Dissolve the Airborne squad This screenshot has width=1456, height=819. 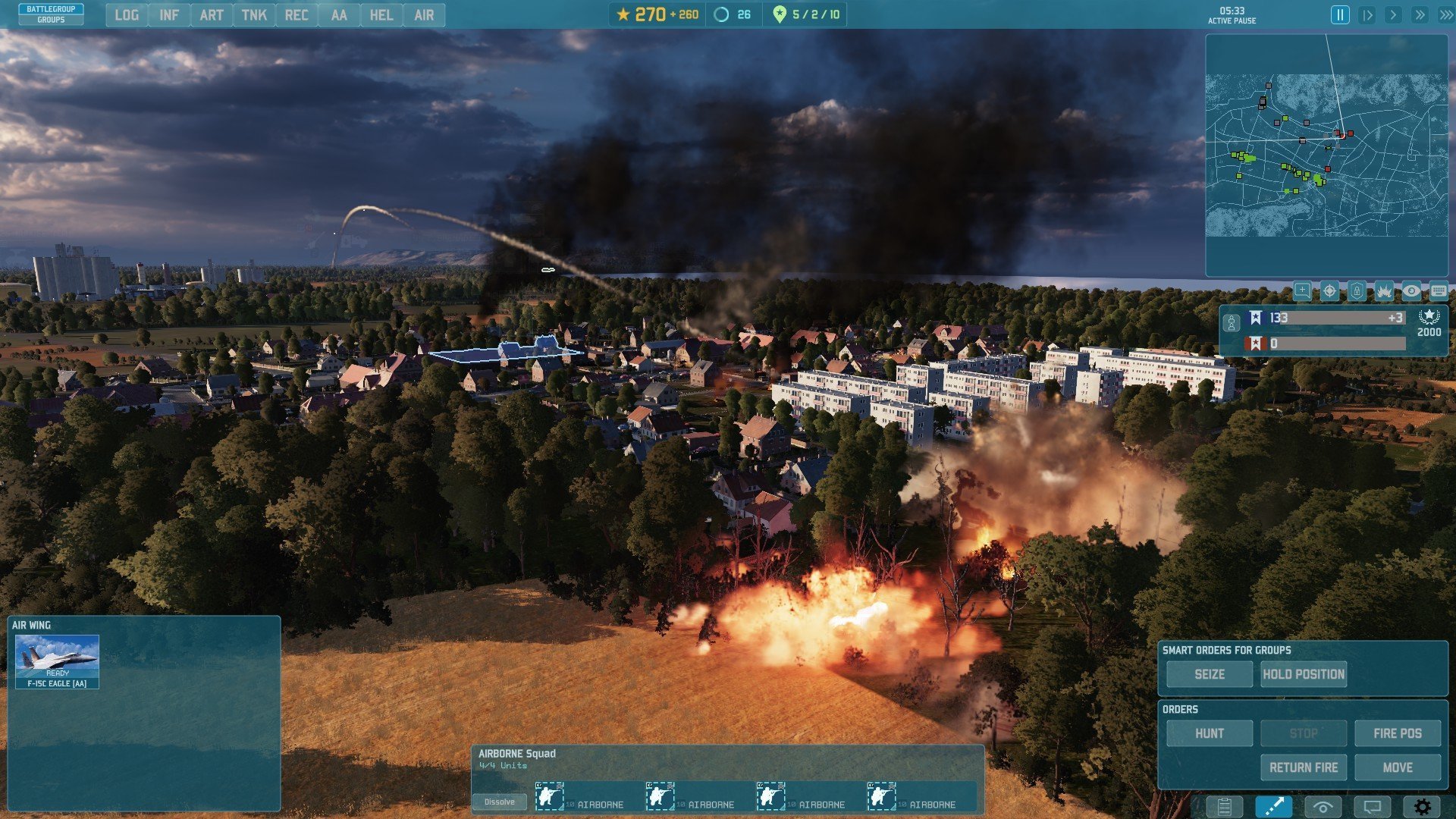pos(499,802)
